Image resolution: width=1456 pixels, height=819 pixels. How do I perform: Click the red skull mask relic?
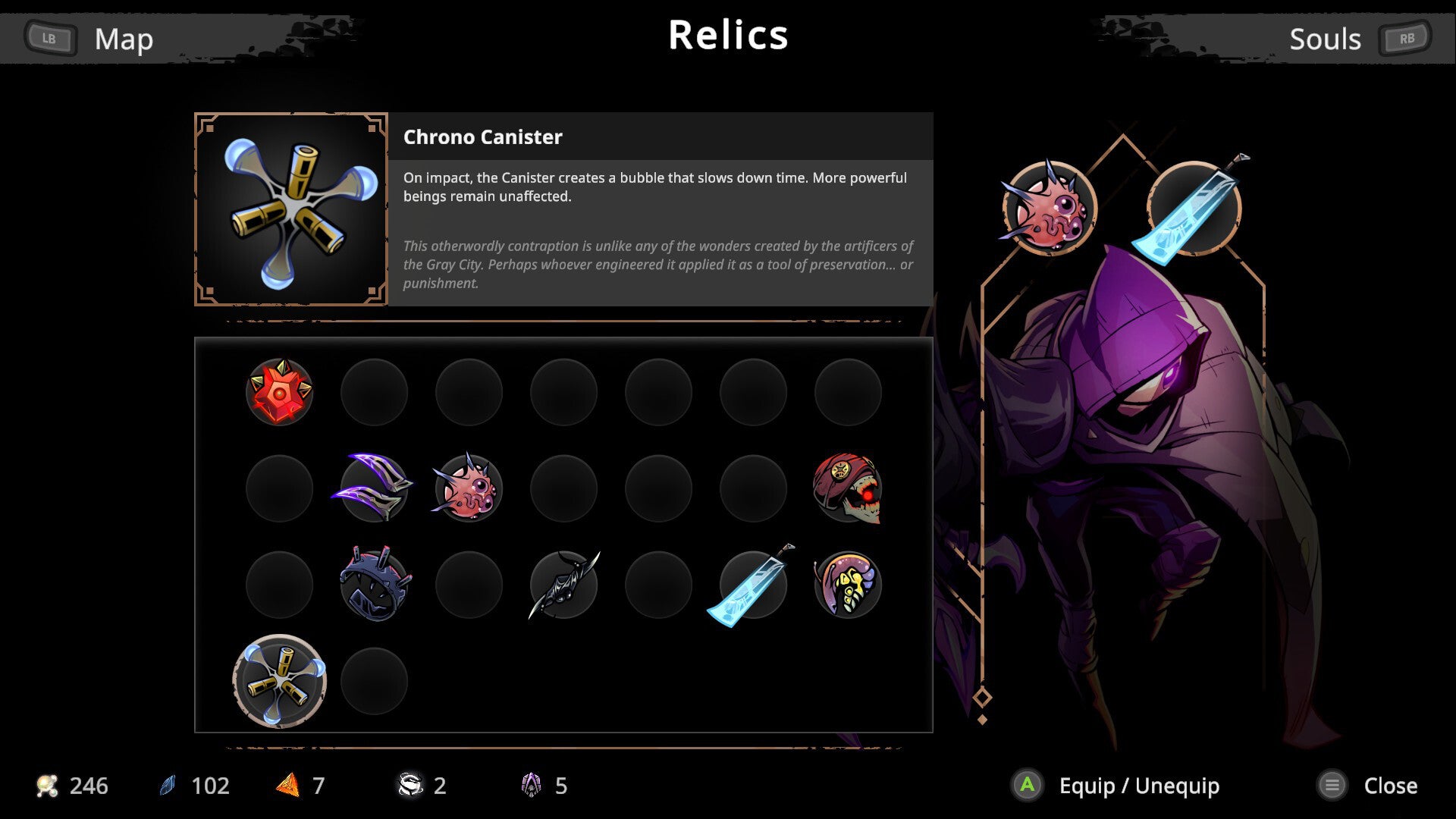847,489
